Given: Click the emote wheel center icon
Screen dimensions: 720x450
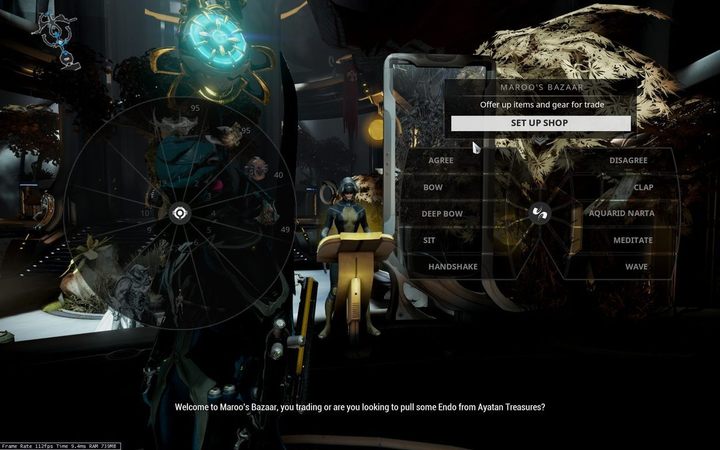Looking at the screenshot, I should pyautogui.click(x=538, y=213).
